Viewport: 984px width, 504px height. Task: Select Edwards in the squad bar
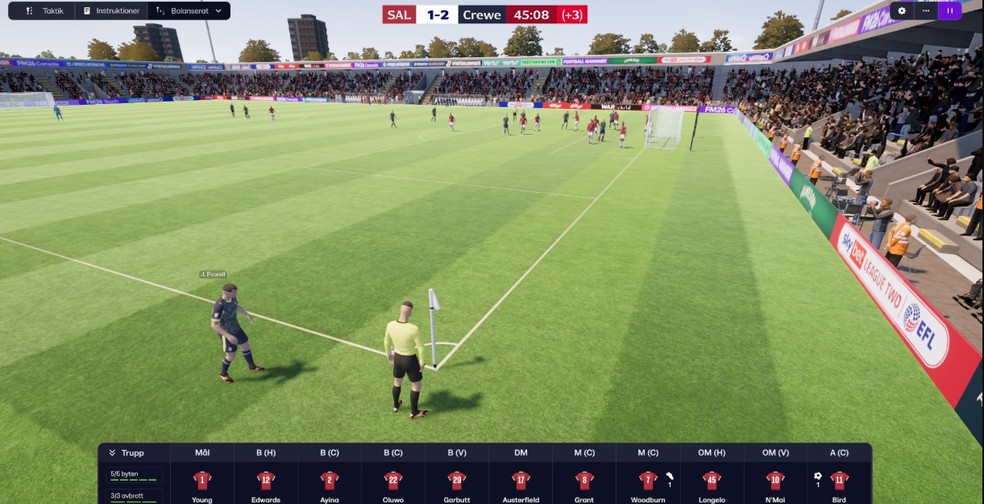pyautogui.click(x=265, y=480)
